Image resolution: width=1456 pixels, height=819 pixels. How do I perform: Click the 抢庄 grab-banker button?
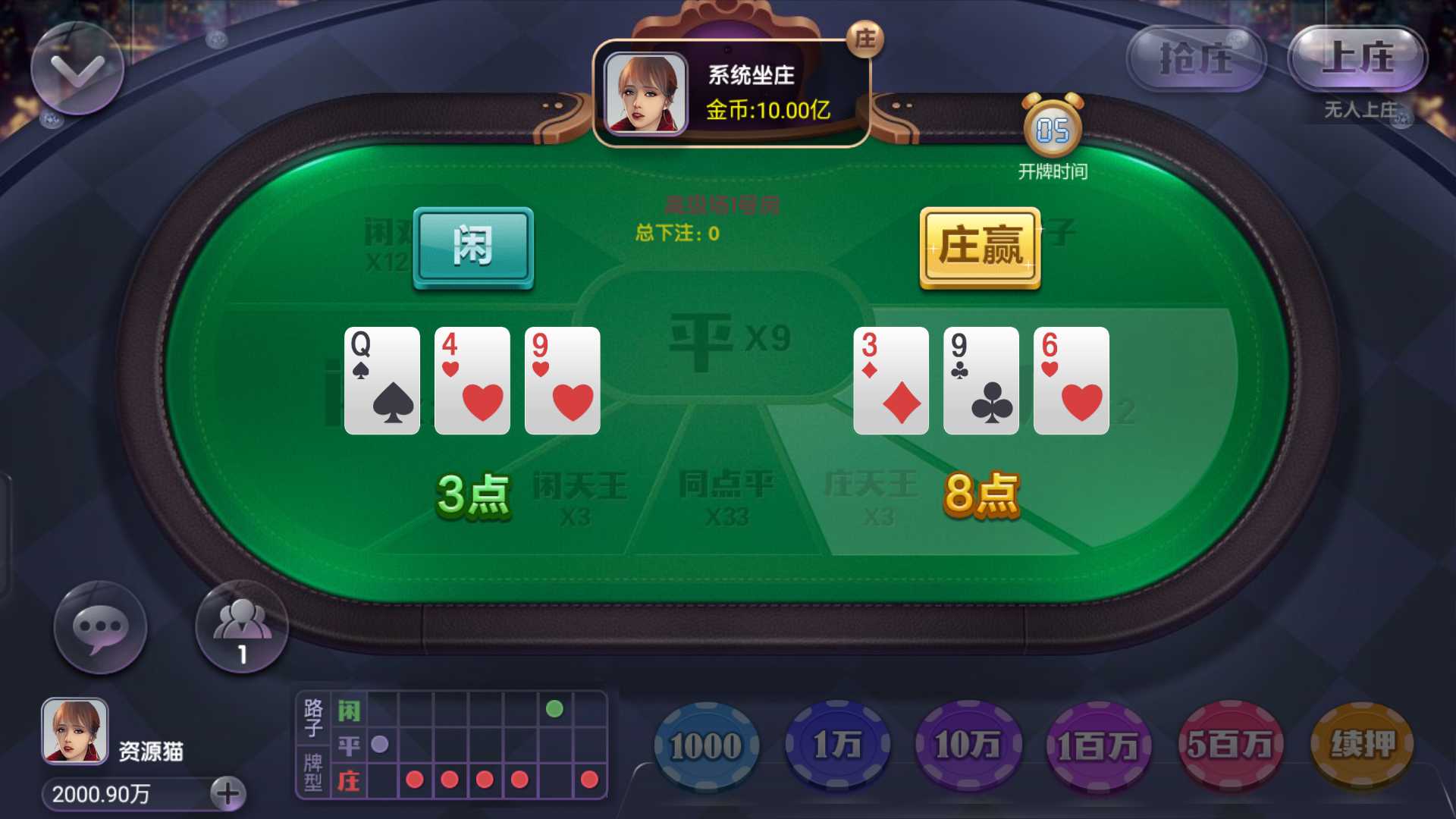[x=1196, y=58]
